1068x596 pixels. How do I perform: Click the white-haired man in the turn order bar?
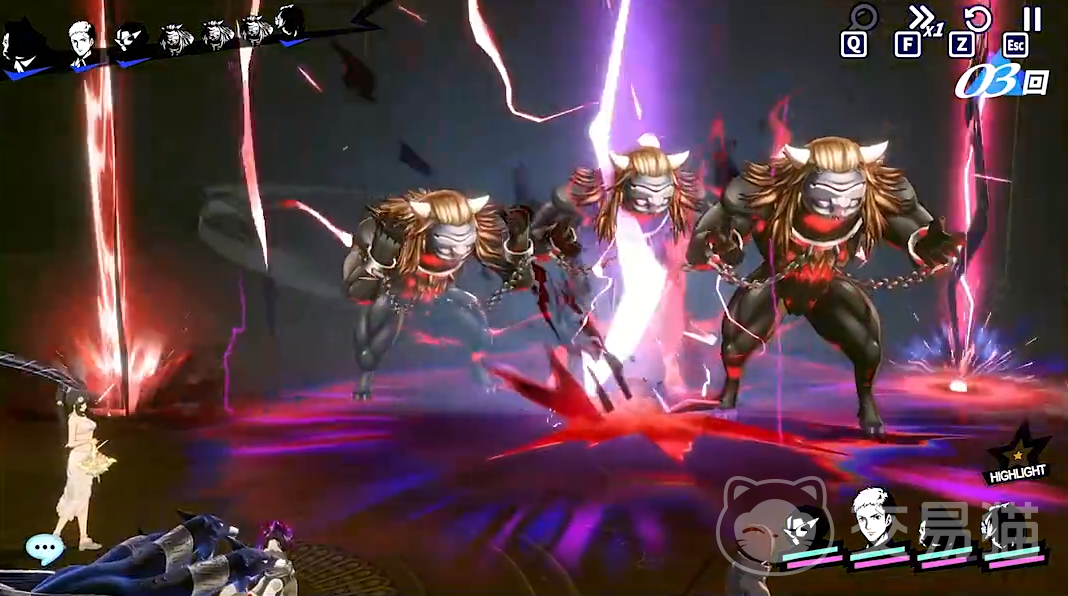click(82, 44)
